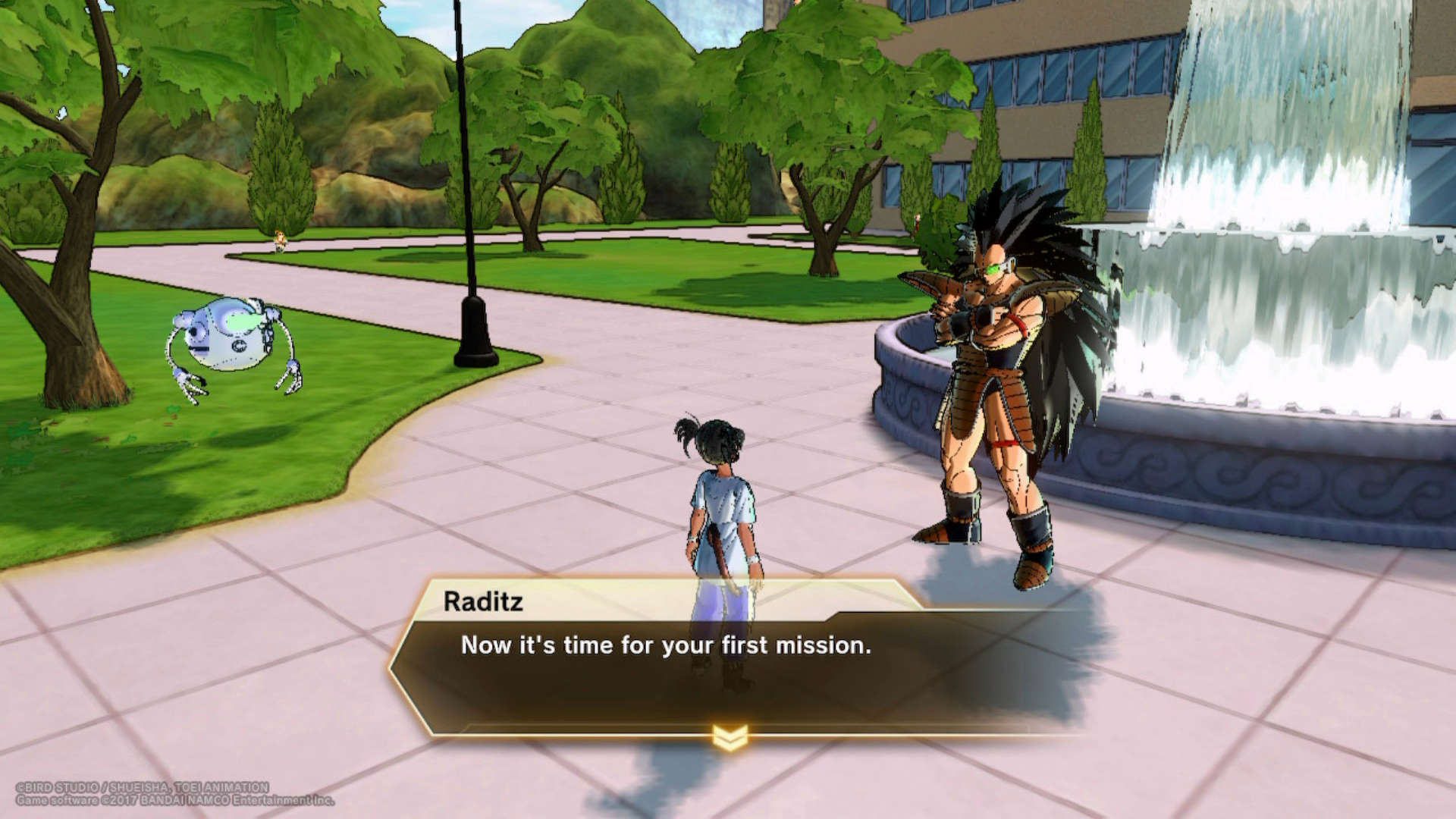Advance dialogue with the gold chevron arrow
Viewport: 1456px width, 819px height.
coord(730,736)
